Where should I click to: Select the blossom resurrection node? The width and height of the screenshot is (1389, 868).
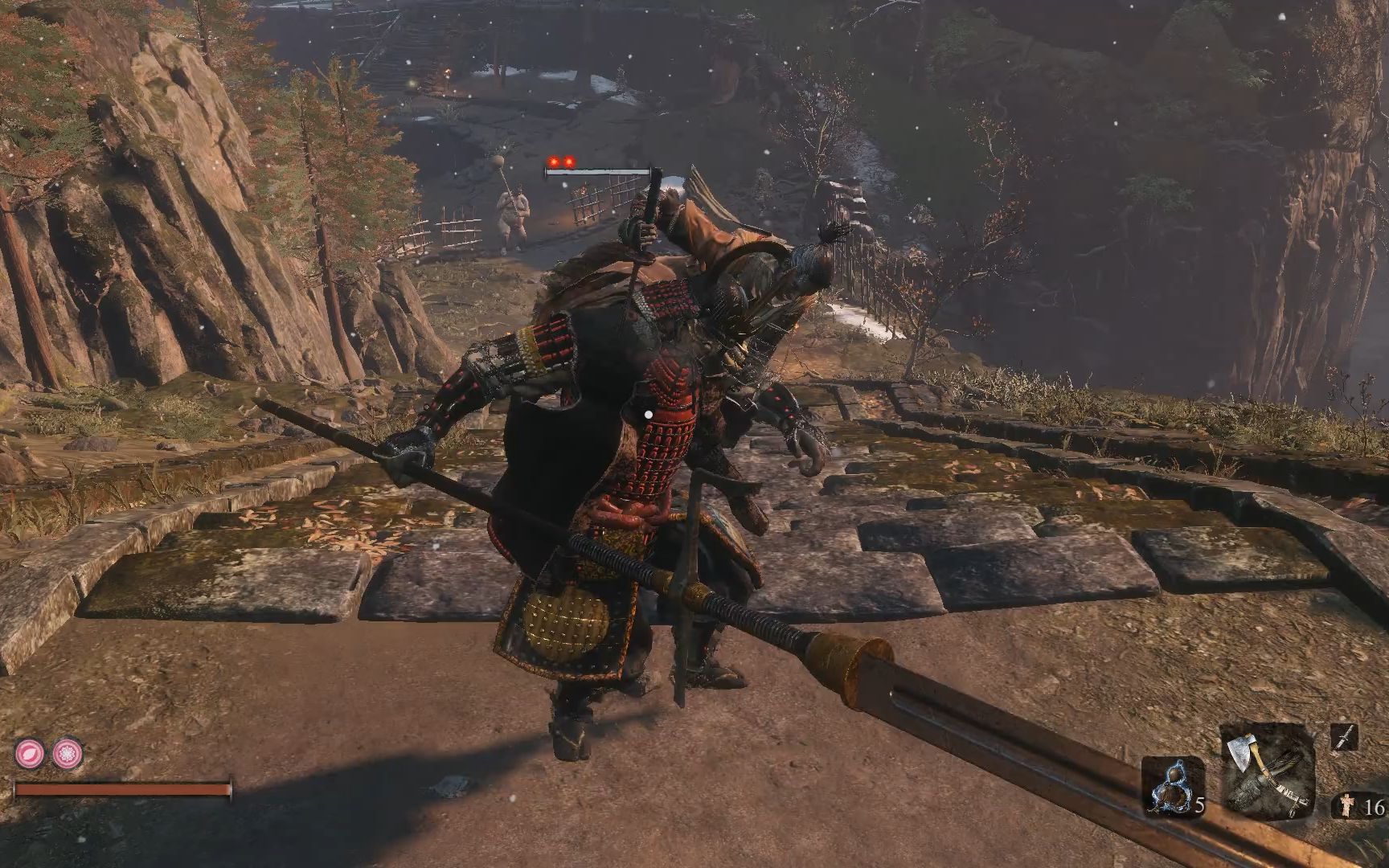point(67,754)
